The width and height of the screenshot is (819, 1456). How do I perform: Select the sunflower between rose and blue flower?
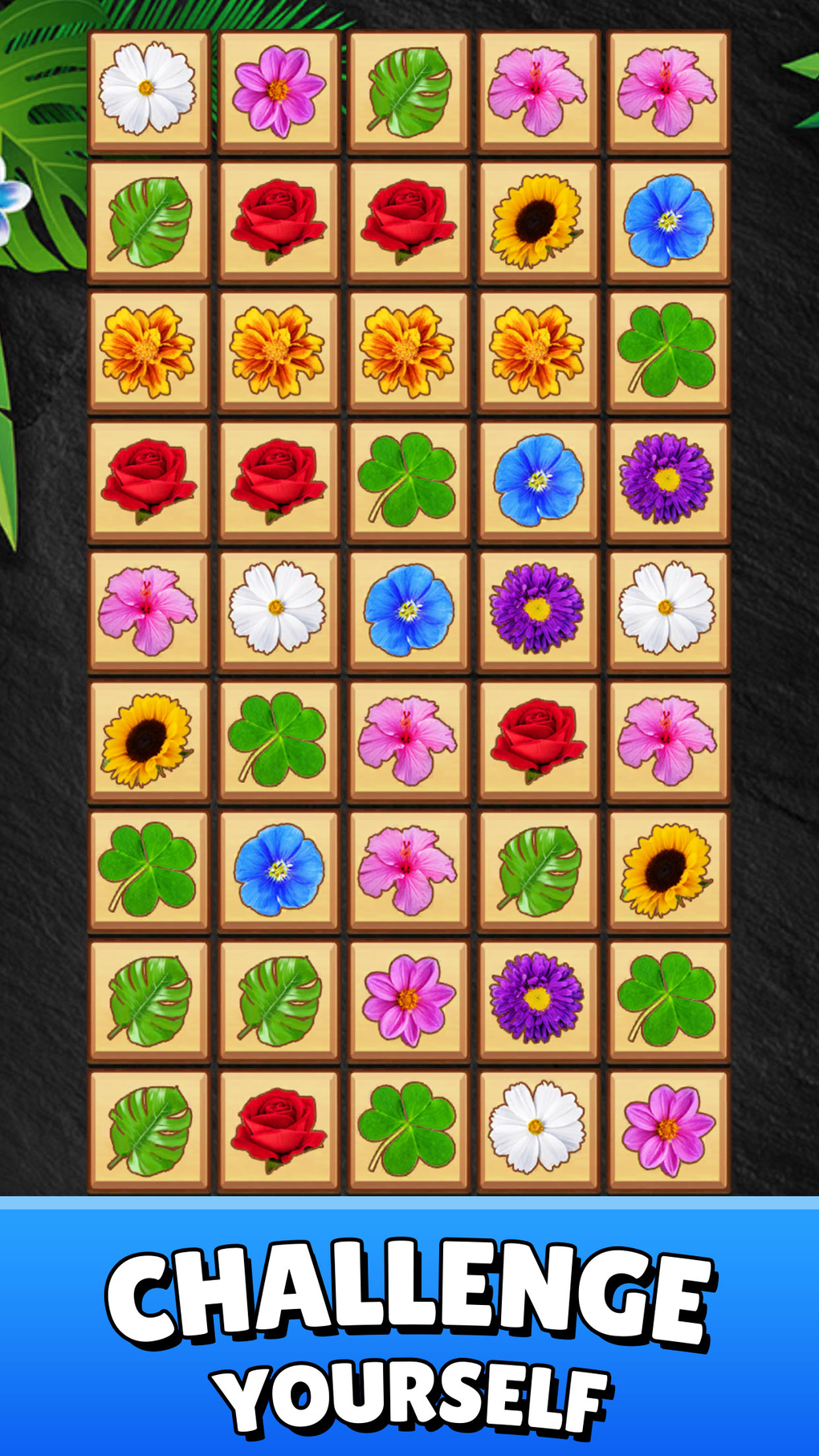tap(538, 221)
